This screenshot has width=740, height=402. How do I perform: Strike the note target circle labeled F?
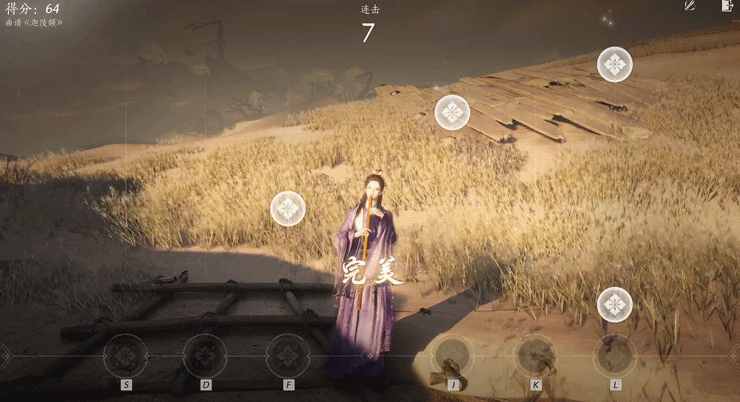288,355
